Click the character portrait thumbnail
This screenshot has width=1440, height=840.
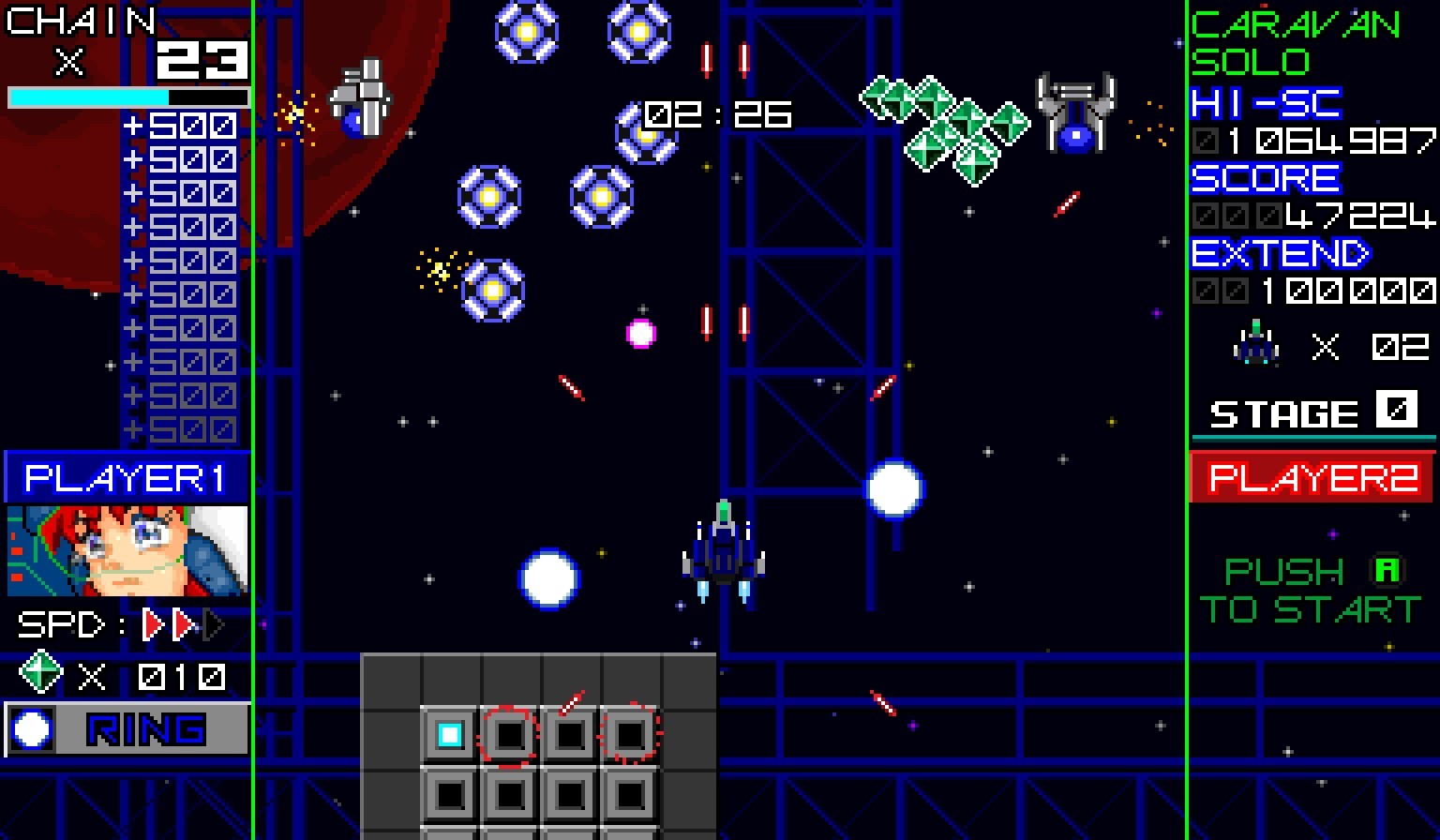(127, 551)
